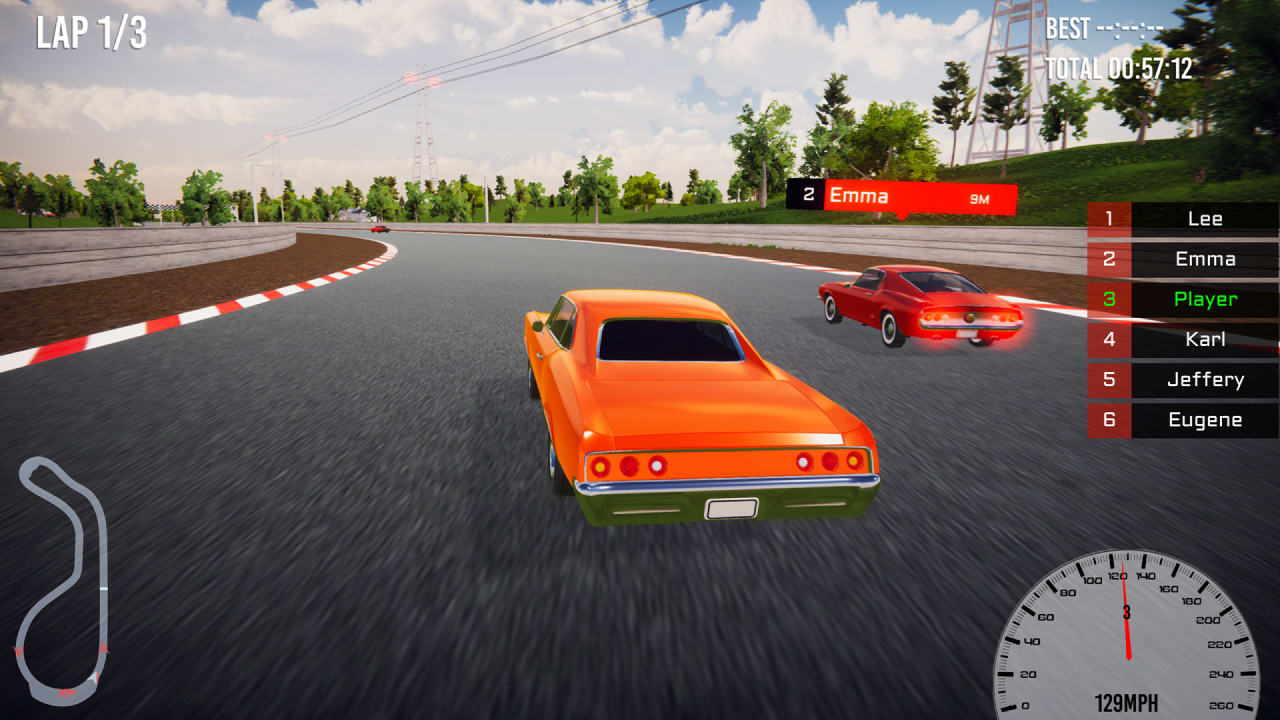Select Emma's name in the leaderboard

[1204, 259]
